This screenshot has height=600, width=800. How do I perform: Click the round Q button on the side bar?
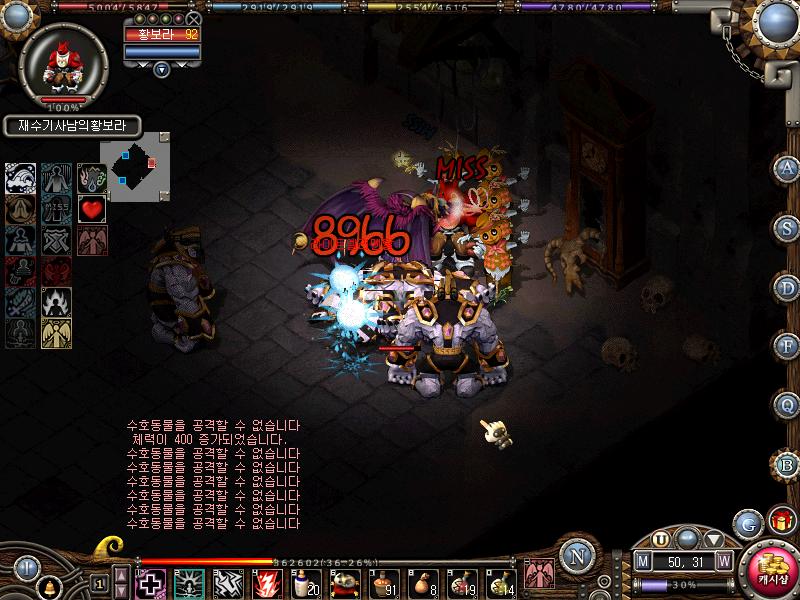787,403
